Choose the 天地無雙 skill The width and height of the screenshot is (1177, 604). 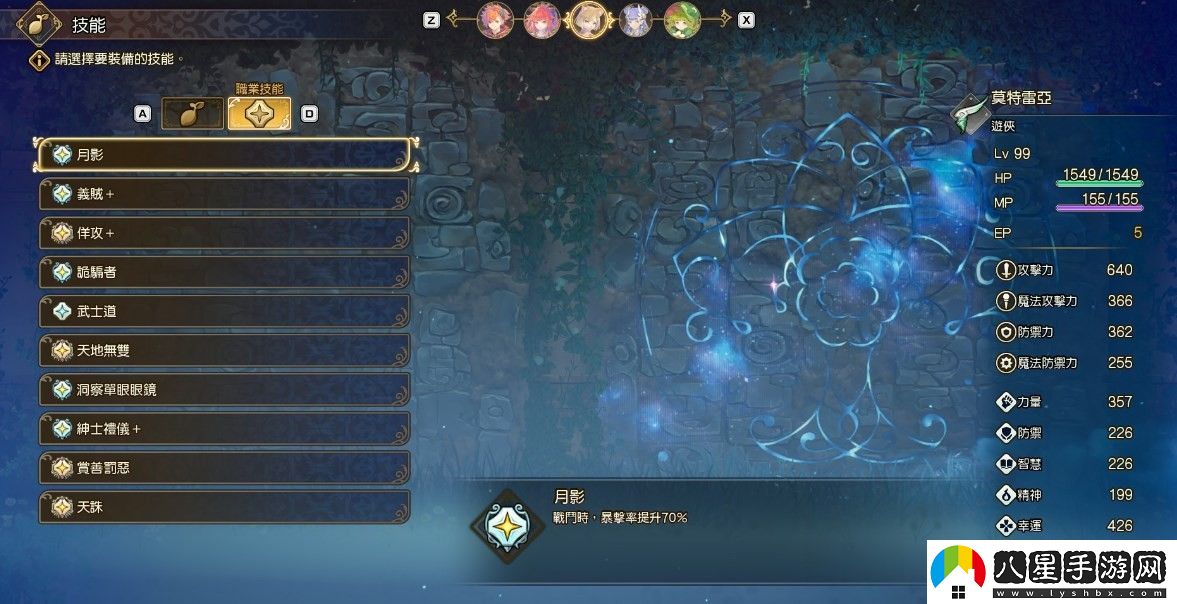(x=225, y=350)
